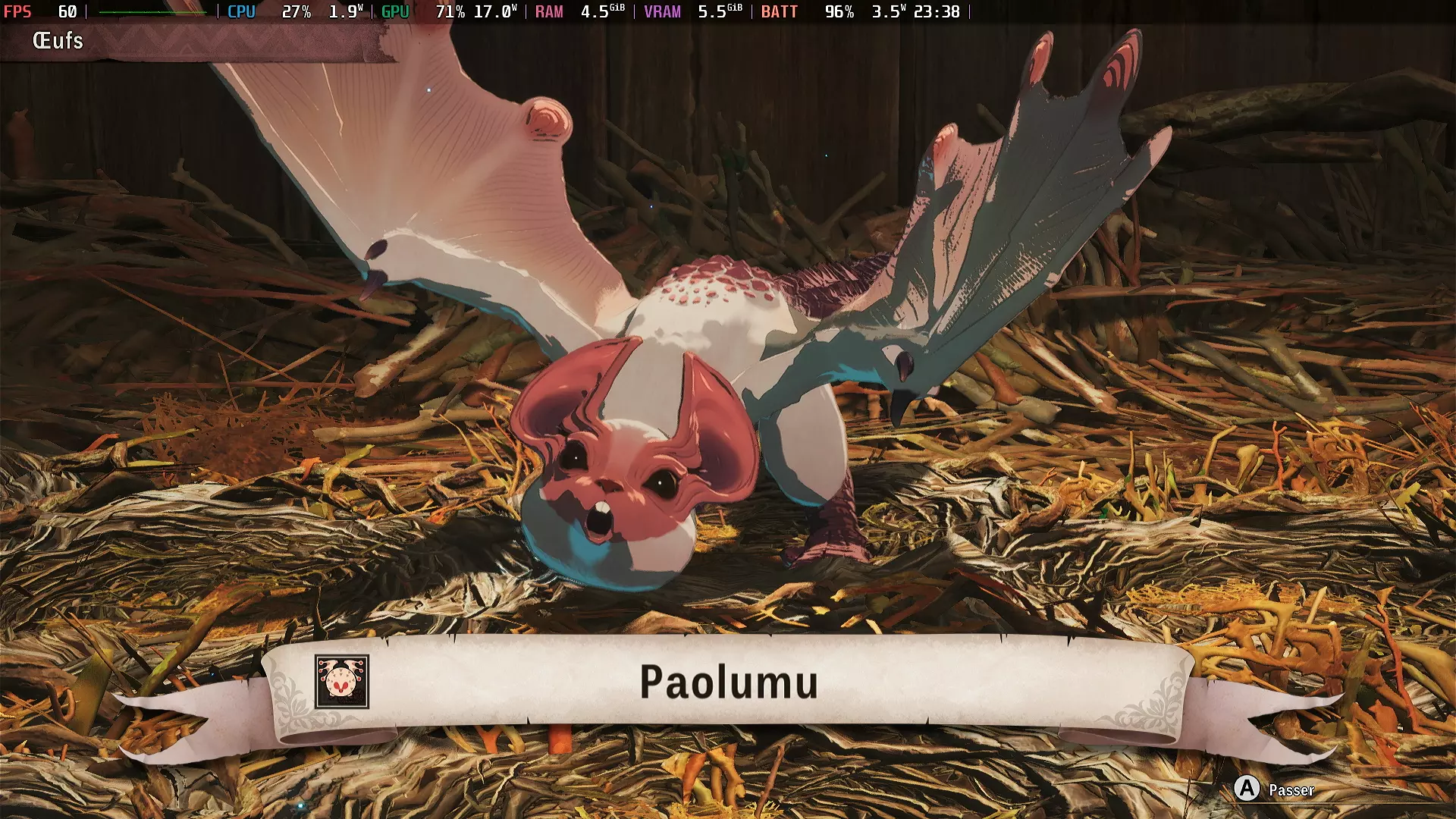
Task: Toggle the 17.0W GPU power readout
Action: pos(494,11)
